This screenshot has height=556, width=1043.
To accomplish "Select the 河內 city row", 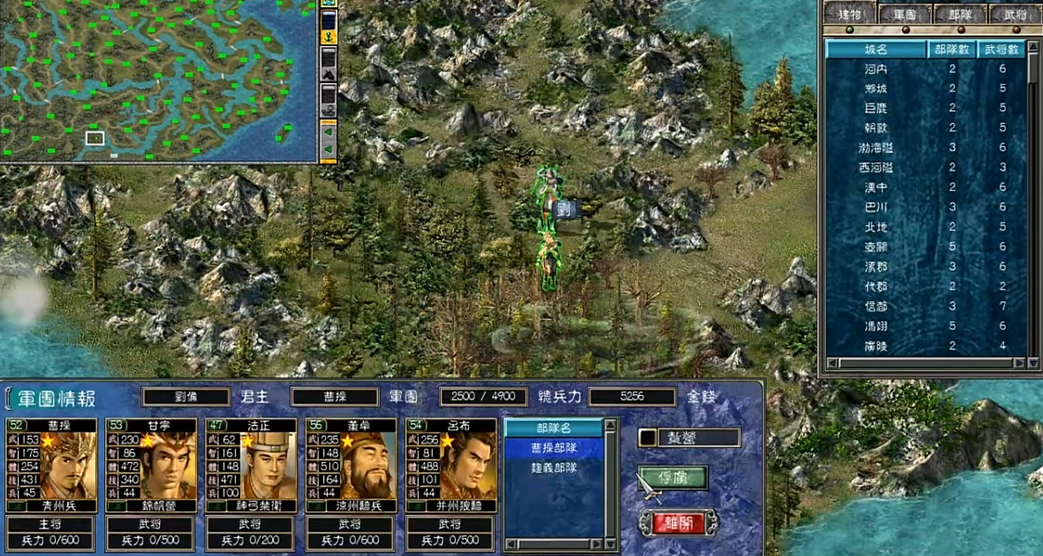I will pyautogui.click(x=876, y=69).
